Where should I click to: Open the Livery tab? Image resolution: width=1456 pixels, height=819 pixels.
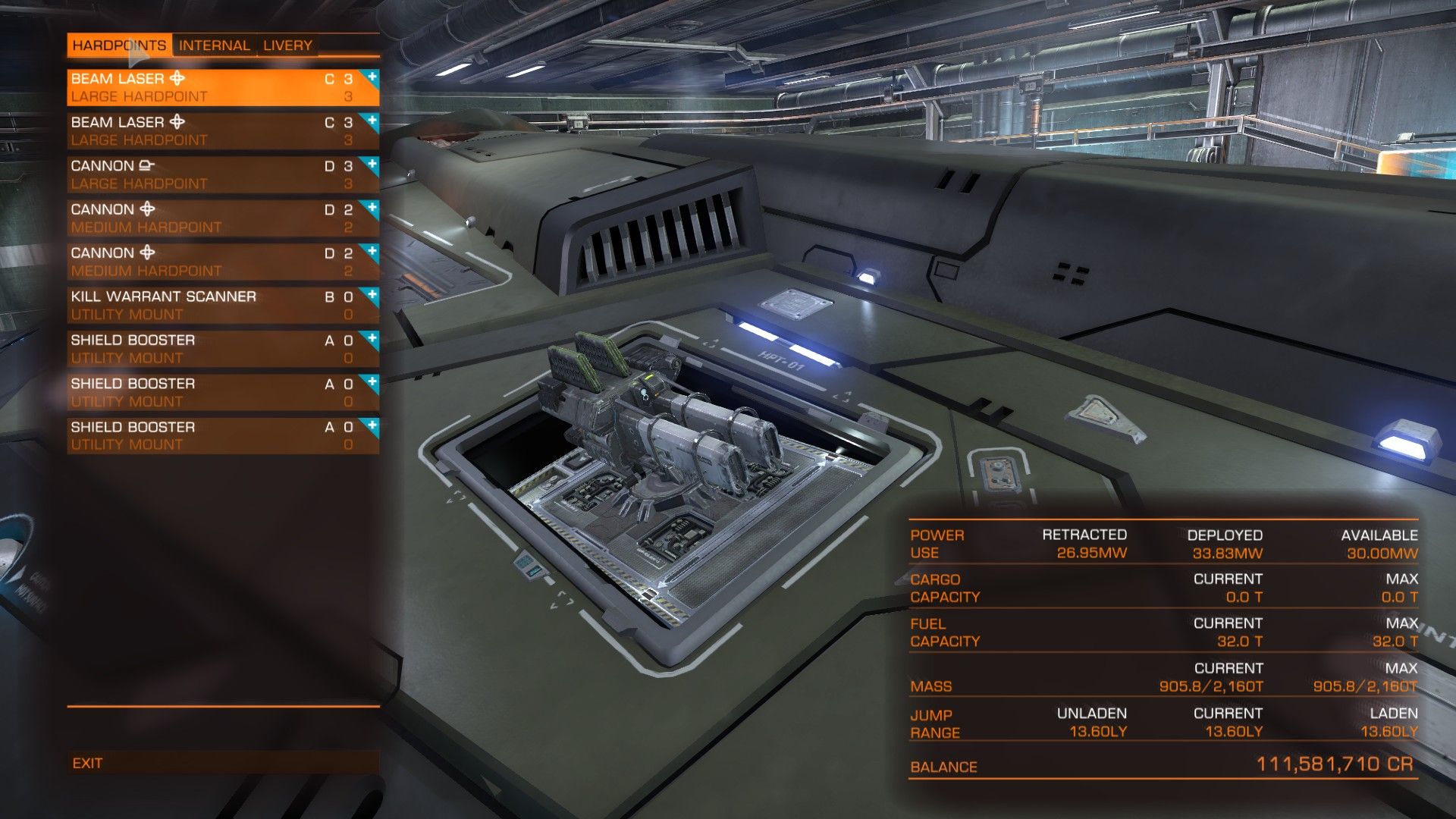tap(287, 45)
